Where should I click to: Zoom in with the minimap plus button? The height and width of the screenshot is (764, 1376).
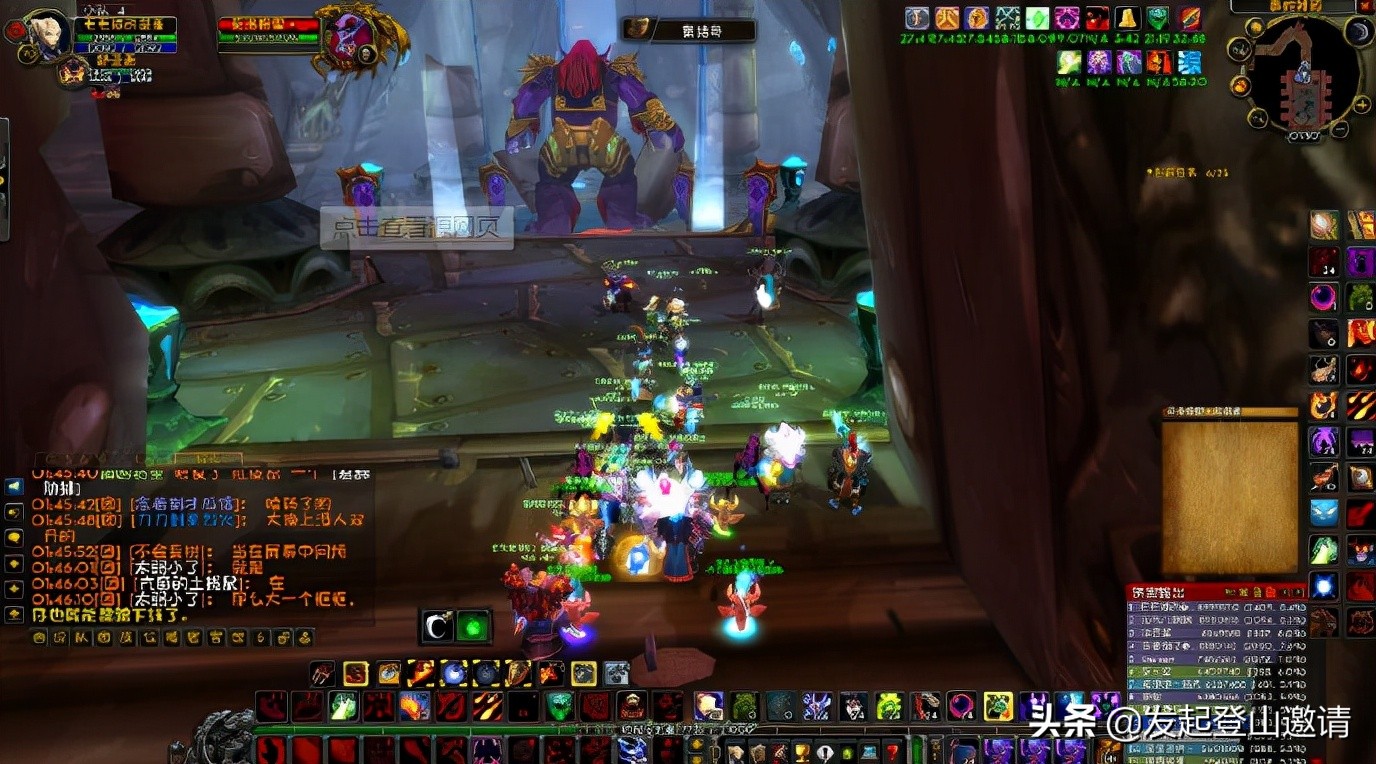pos(1361,103)
